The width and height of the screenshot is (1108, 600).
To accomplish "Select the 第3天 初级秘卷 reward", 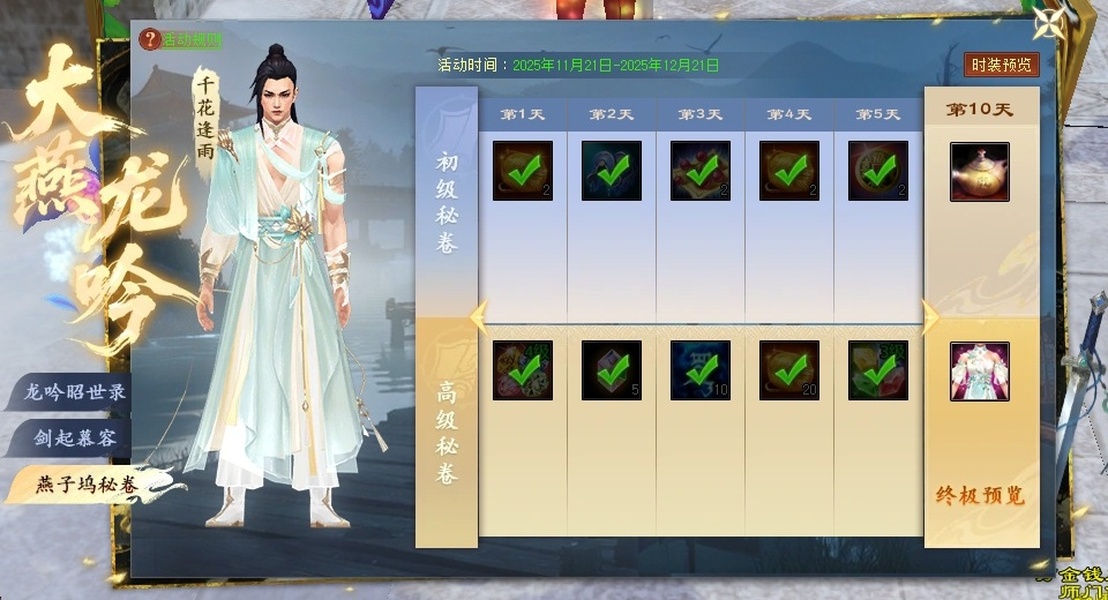I will click(700, 171).
